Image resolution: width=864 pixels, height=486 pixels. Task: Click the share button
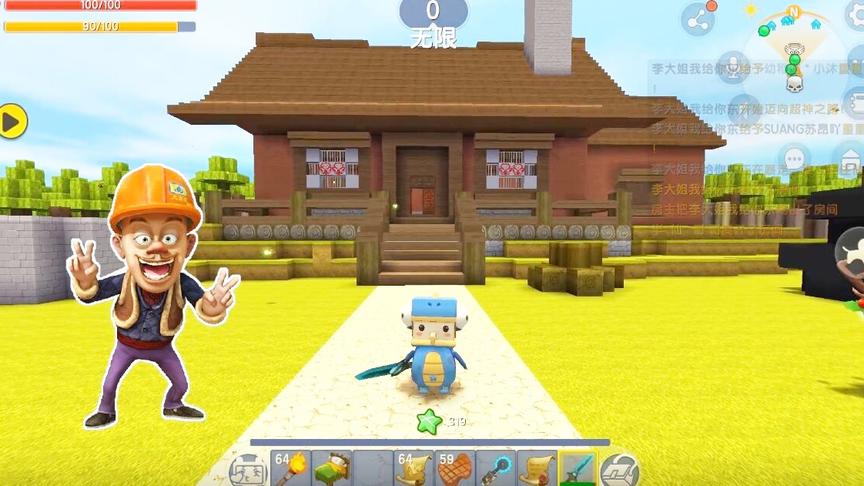[698, 19]
